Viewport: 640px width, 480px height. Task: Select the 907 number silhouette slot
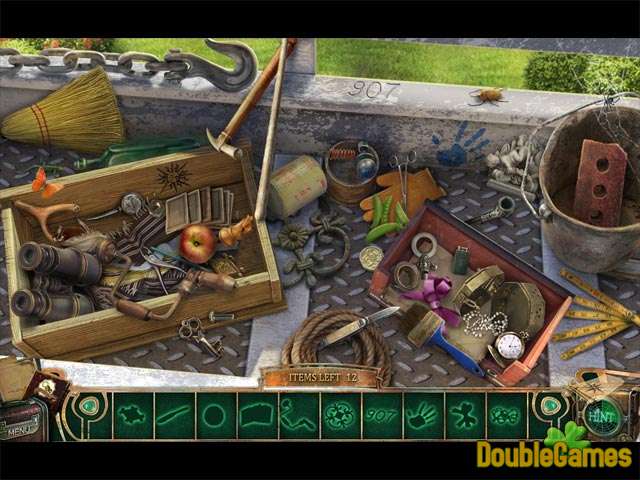[380, 414]
